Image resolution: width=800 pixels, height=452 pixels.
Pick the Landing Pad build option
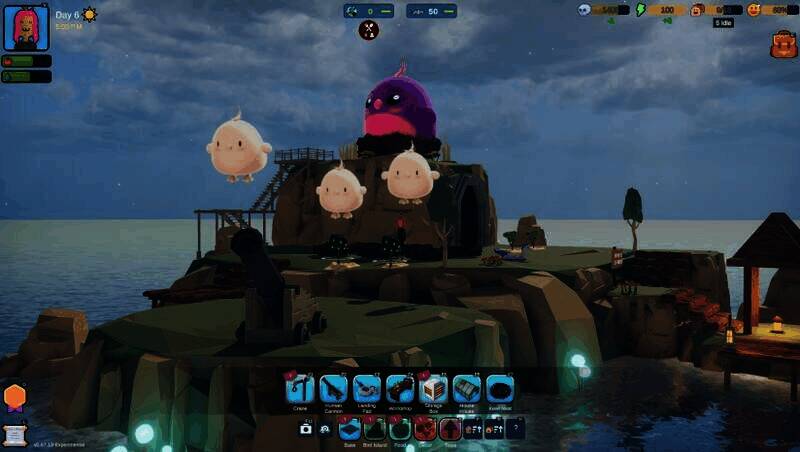pyautogui.click(x=367, y=388)
